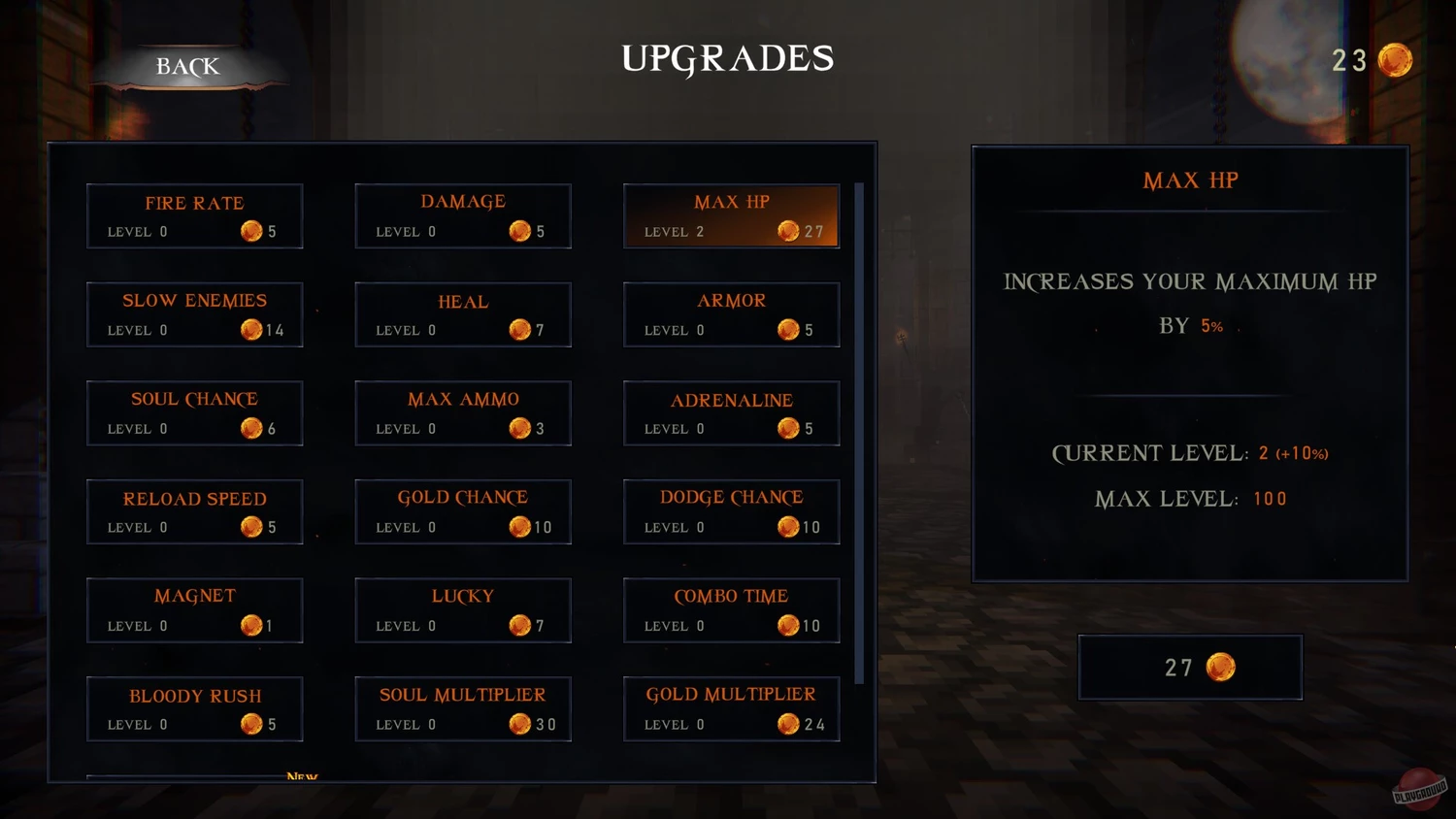The height and width of the screenshot is (819, 1456).
Task: Choose the Lucky upgrade
Action: (463, 610)
